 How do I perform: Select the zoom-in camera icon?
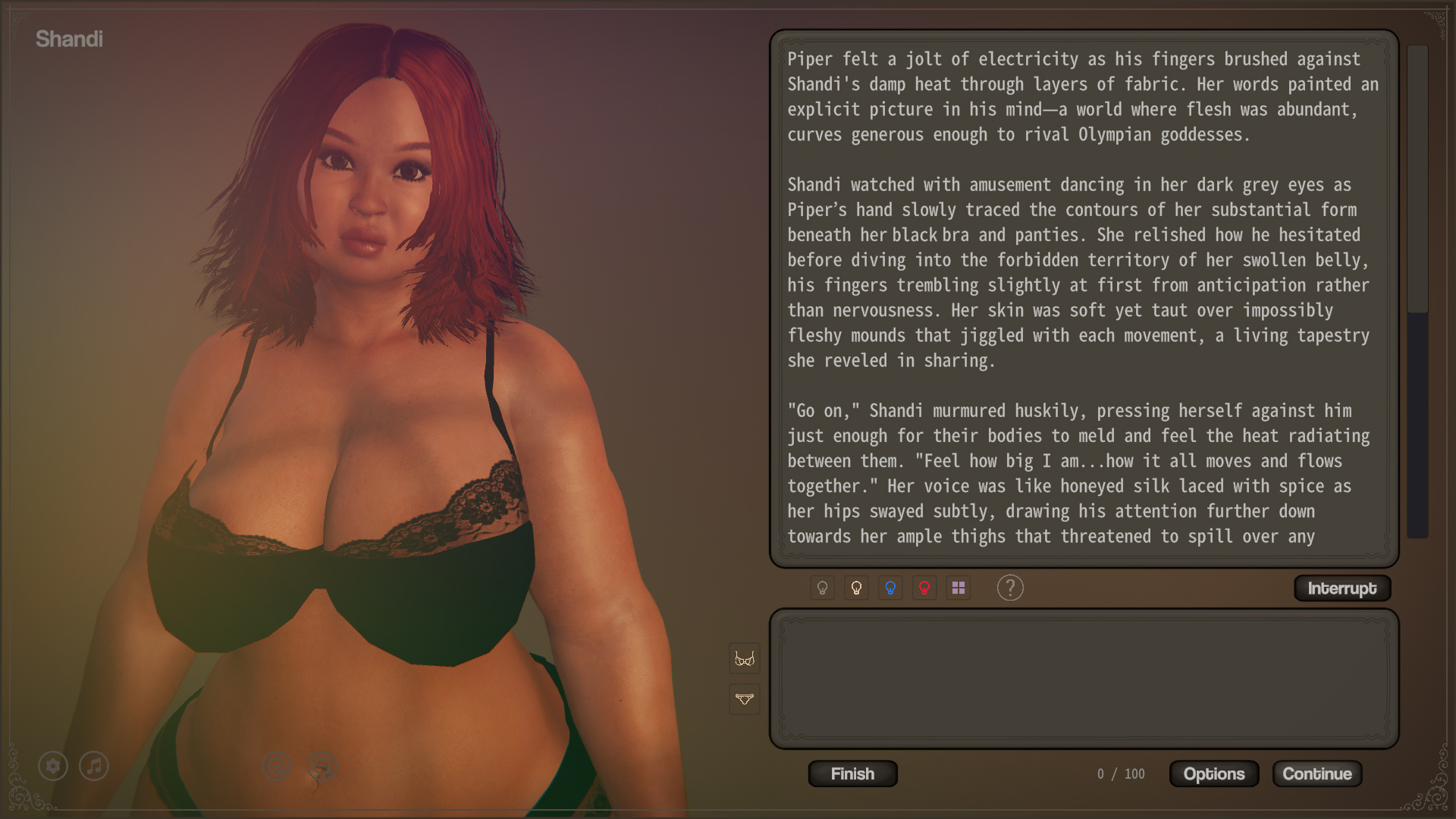click(x=276, y=766)
